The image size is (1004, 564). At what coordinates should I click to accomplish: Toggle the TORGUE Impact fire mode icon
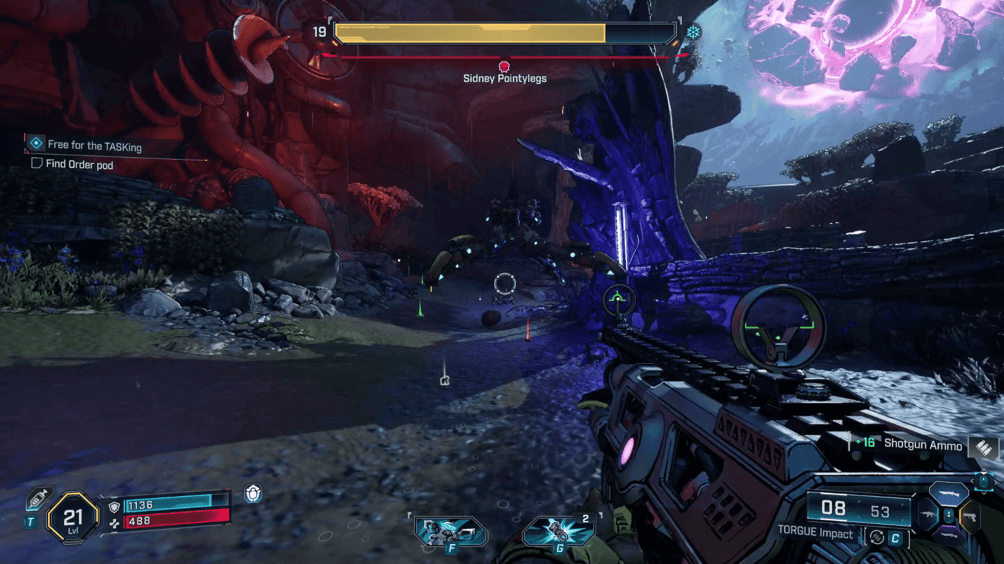coord(877,535)
